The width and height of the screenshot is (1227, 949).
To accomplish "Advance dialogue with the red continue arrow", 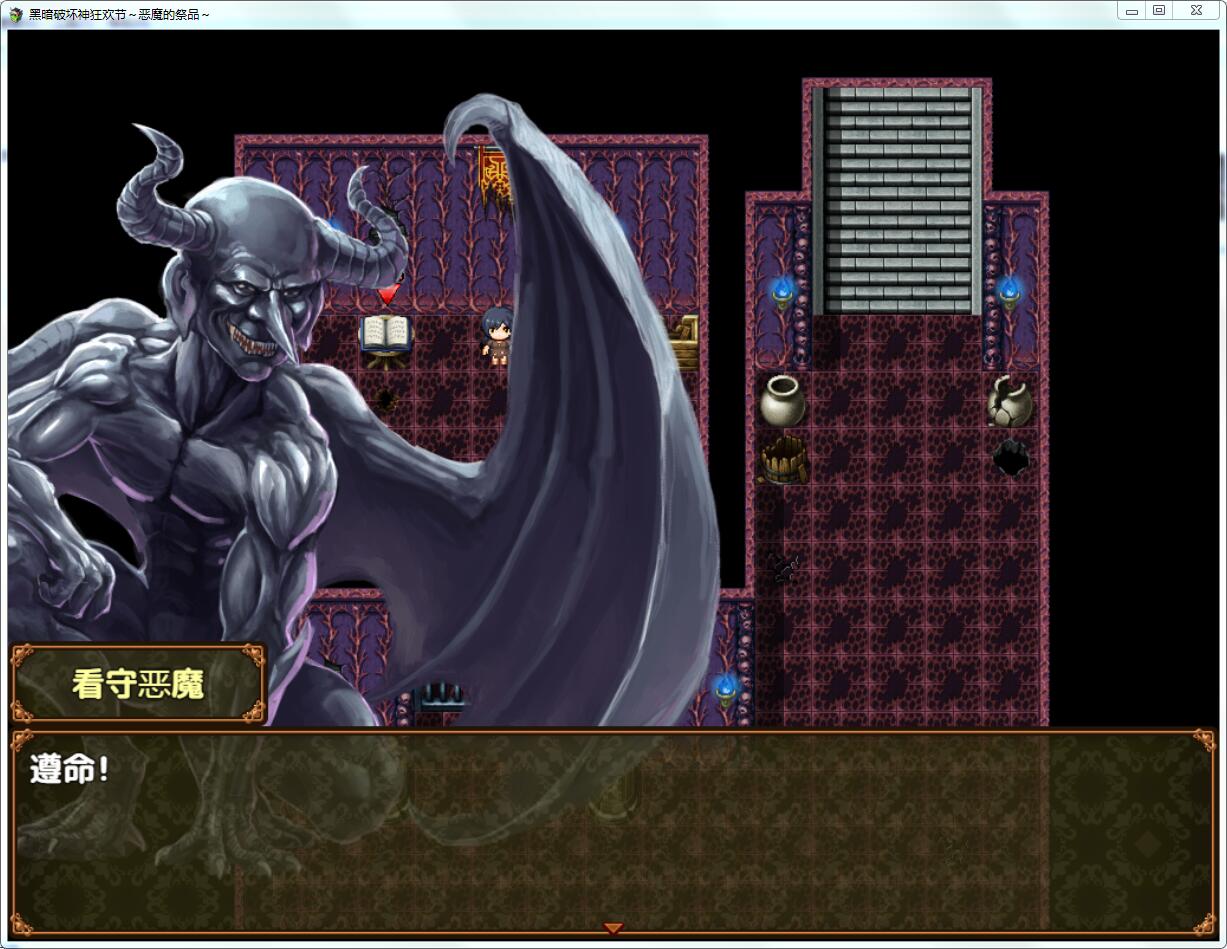I will [614, 929].
